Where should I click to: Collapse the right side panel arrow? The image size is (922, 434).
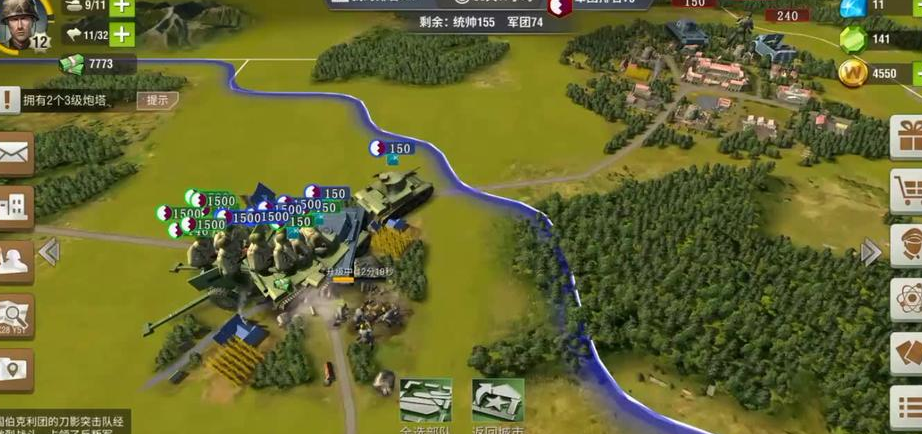pos(871,252)
